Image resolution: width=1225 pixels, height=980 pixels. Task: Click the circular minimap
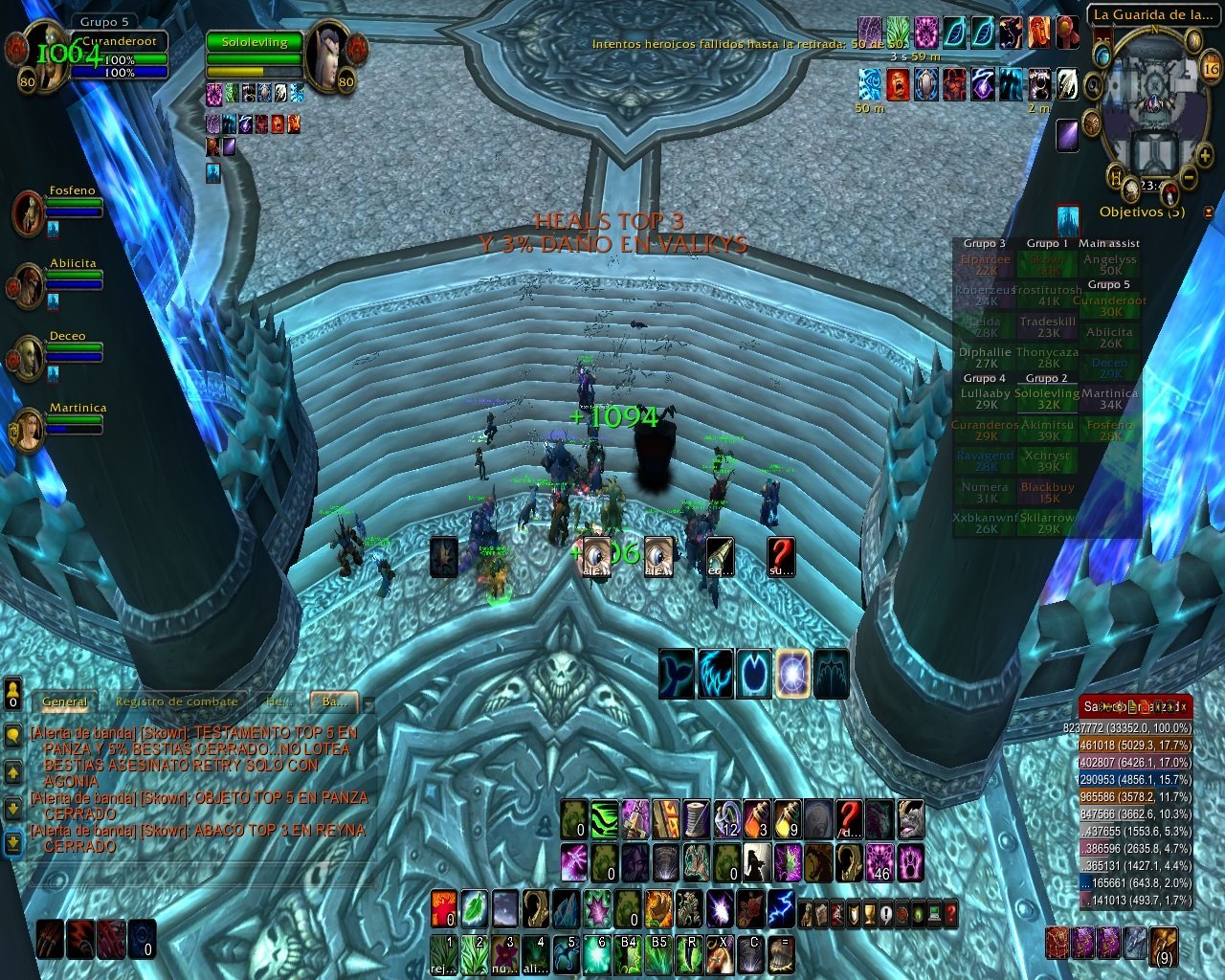[x=1154, y=105]
